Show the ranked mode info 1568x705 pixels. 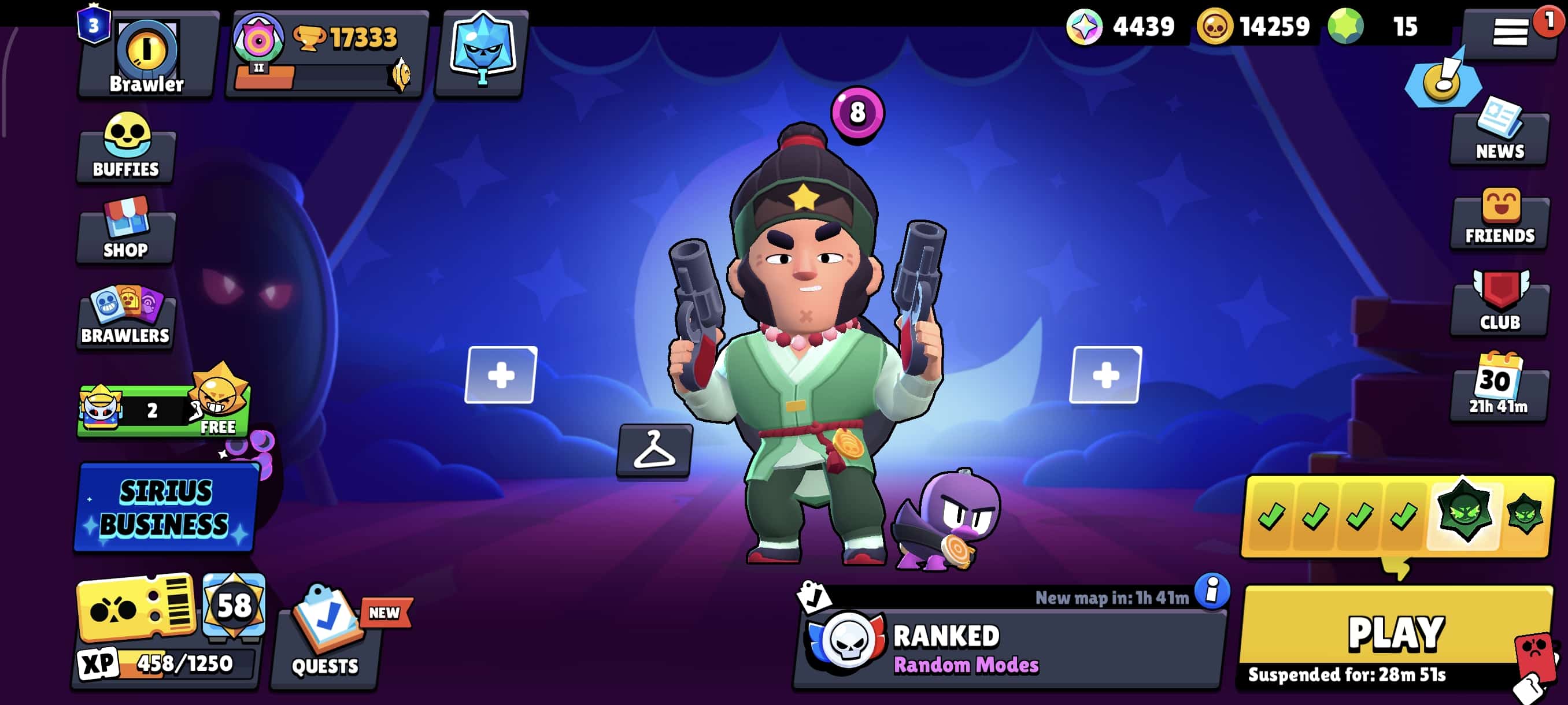(1212, 590)
